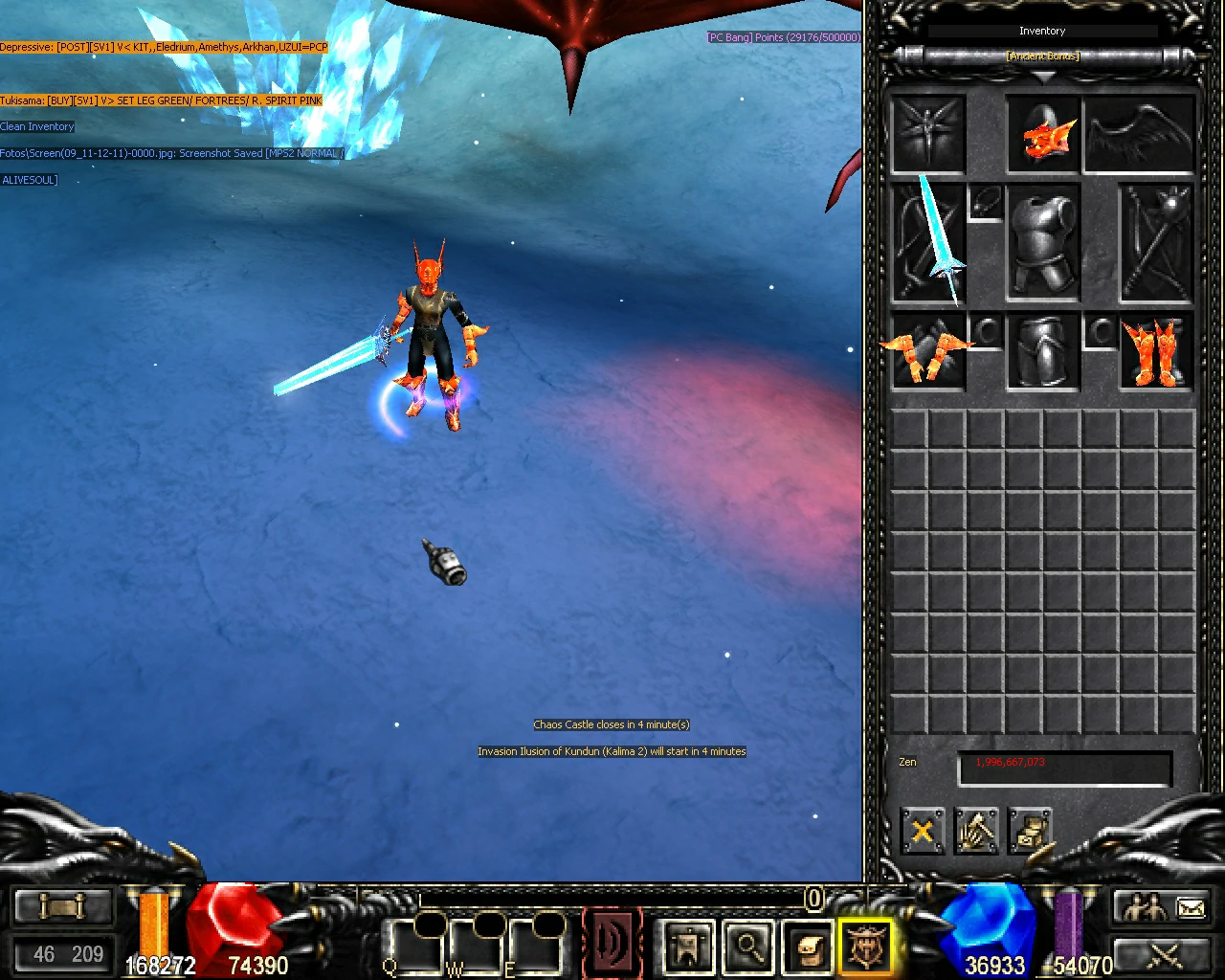Open the personal store bag icon
Image resolution: width=1225 pixels, height=980 pixels.
(807, 947)
